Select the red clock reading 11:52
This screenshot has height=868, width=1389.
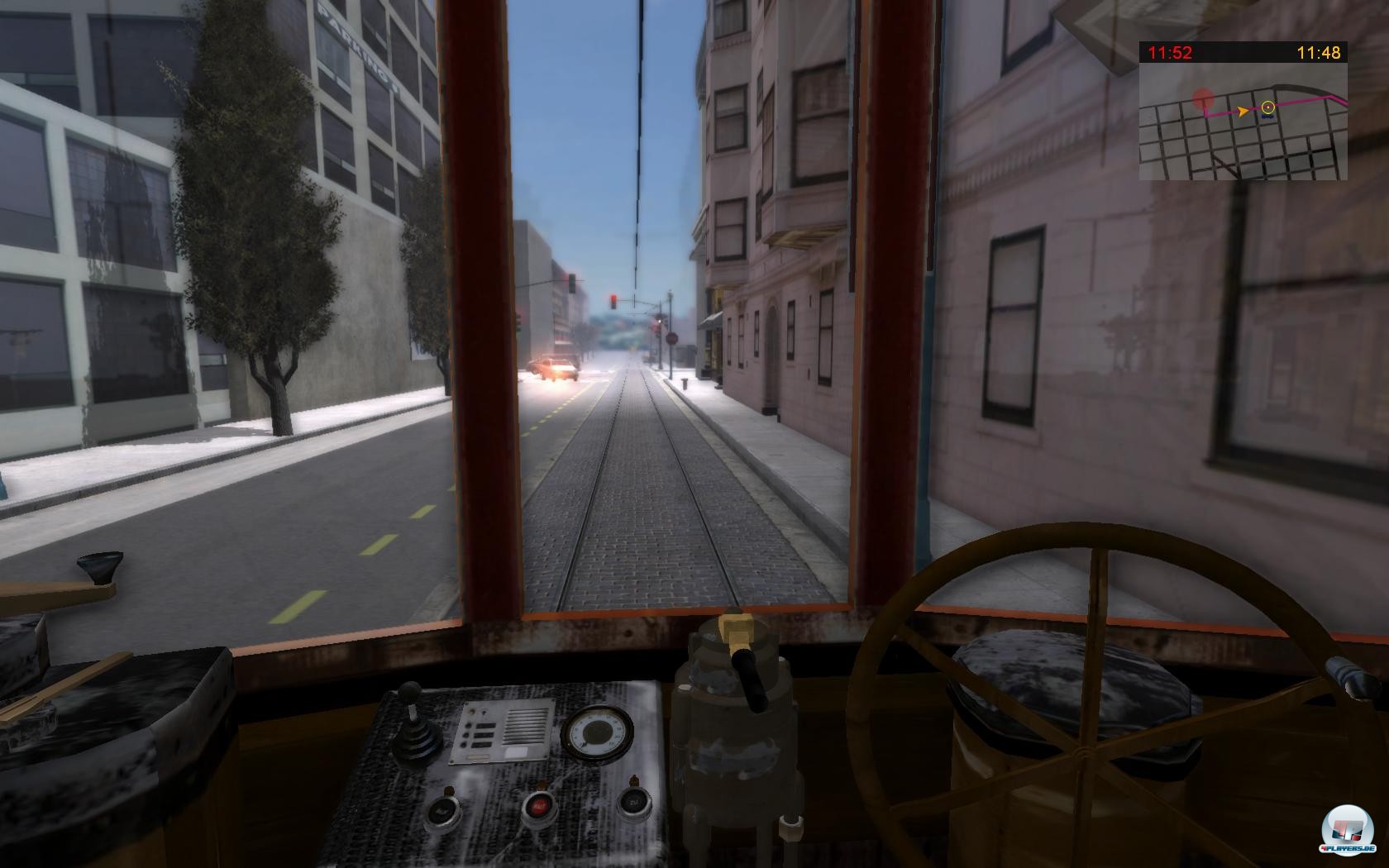(x=1169, y=52)
